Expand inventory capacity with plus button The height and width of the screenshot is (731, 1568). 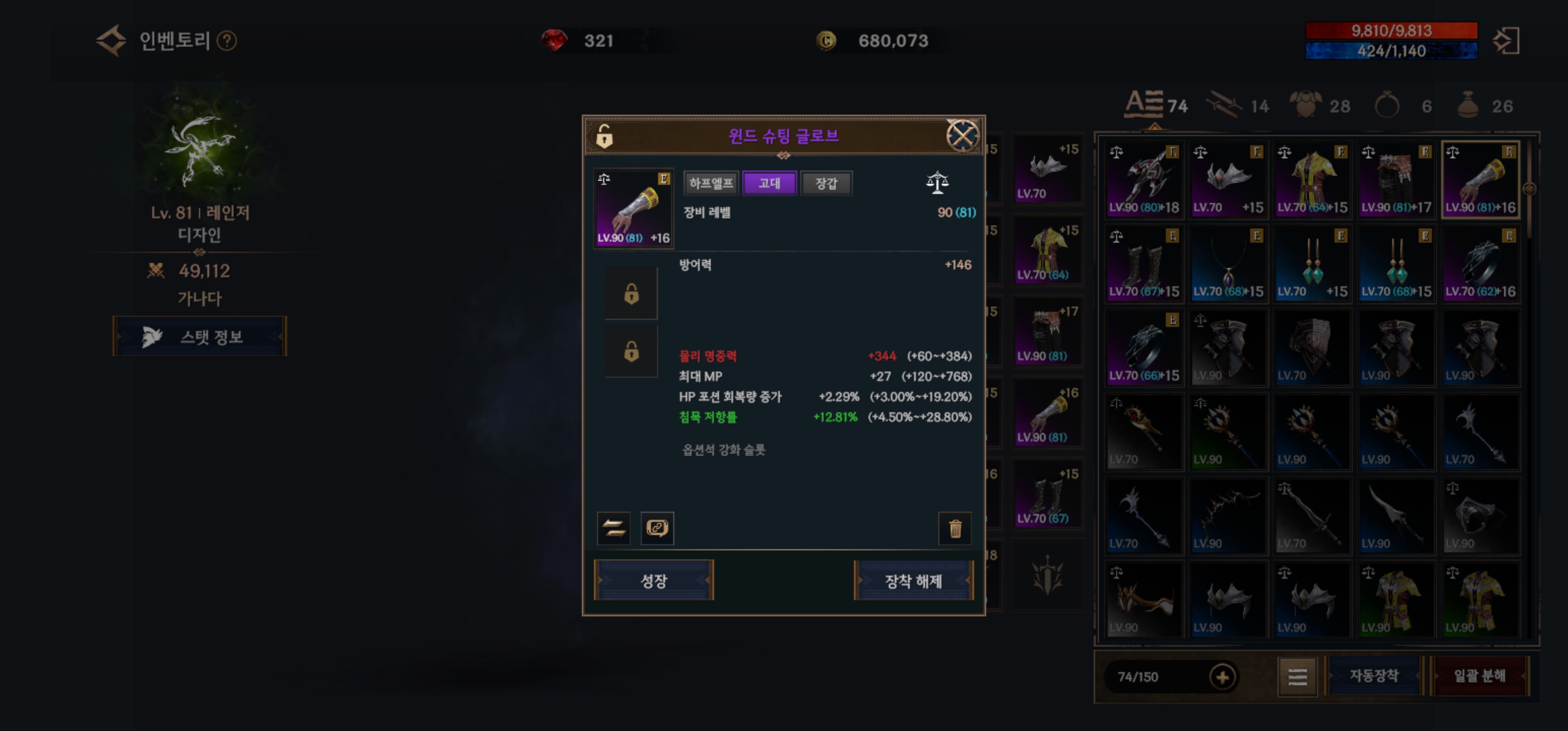pyautogui.click(x=1222, y=677)
